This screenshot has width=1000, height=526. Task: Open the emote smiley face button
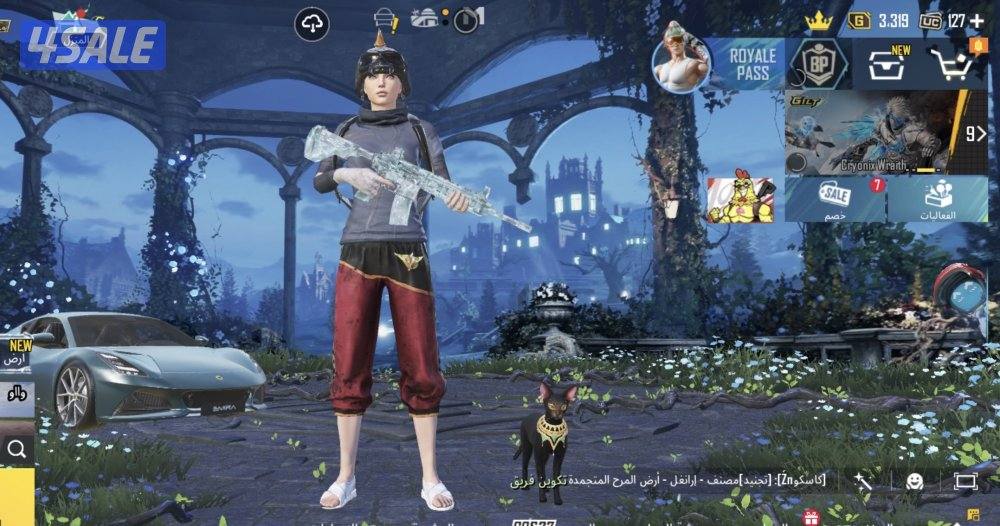tap(914, 482)
